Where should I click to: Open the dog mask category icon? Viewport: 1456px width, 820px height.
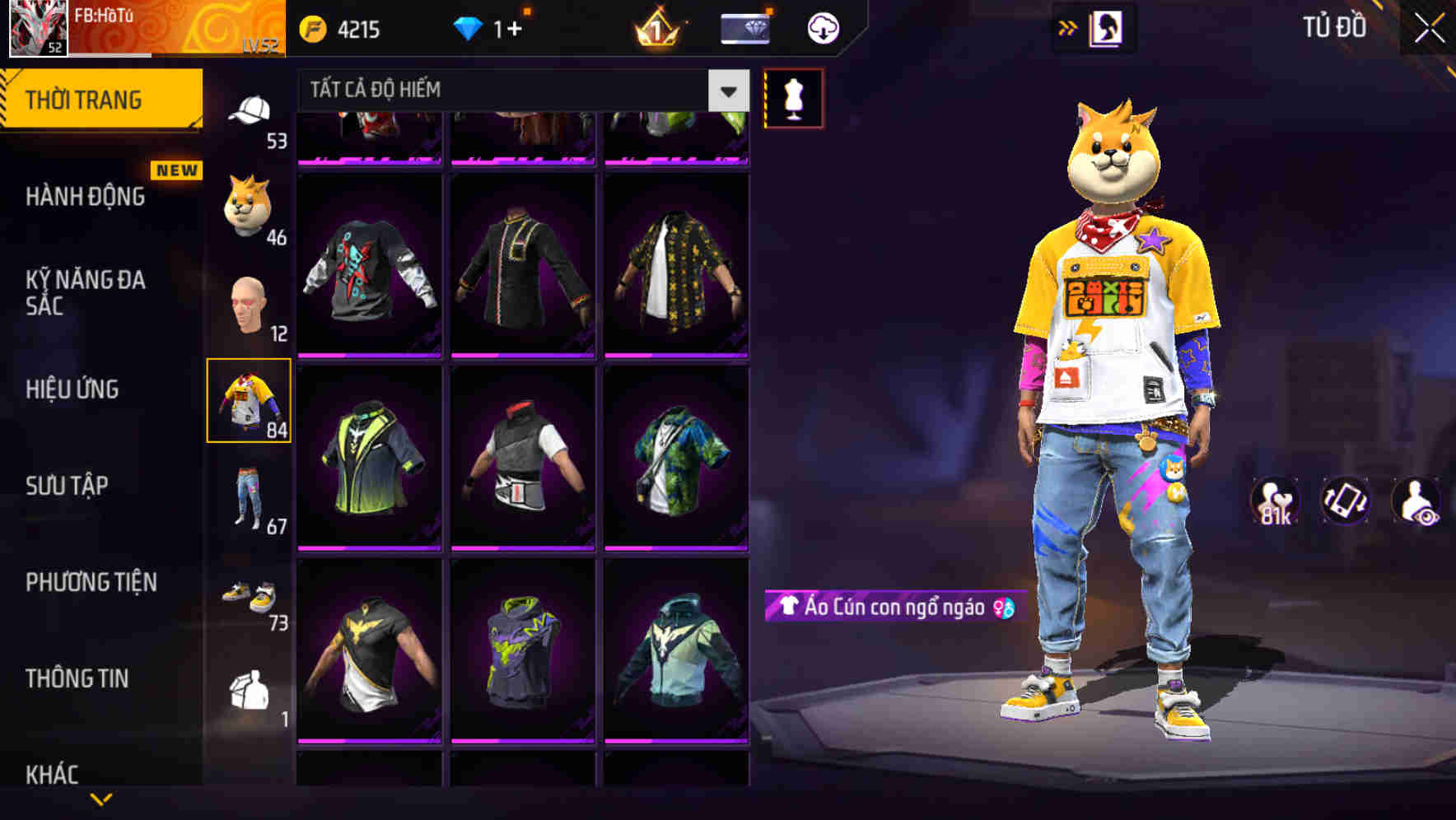[x=247, y=201]
